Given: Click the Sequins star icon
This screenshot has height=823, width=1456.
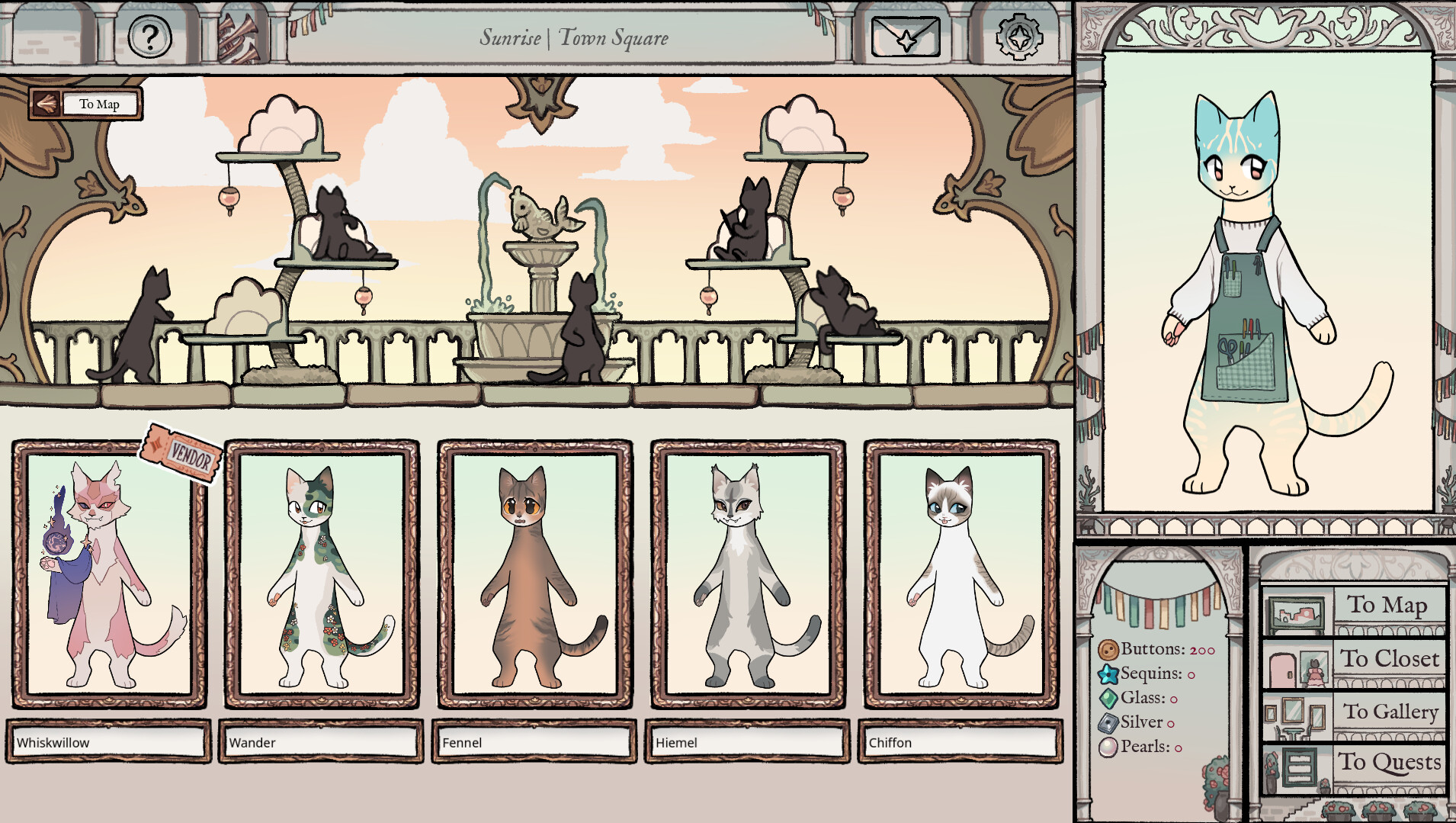Looking at the screenshot, I should 1107,674.
